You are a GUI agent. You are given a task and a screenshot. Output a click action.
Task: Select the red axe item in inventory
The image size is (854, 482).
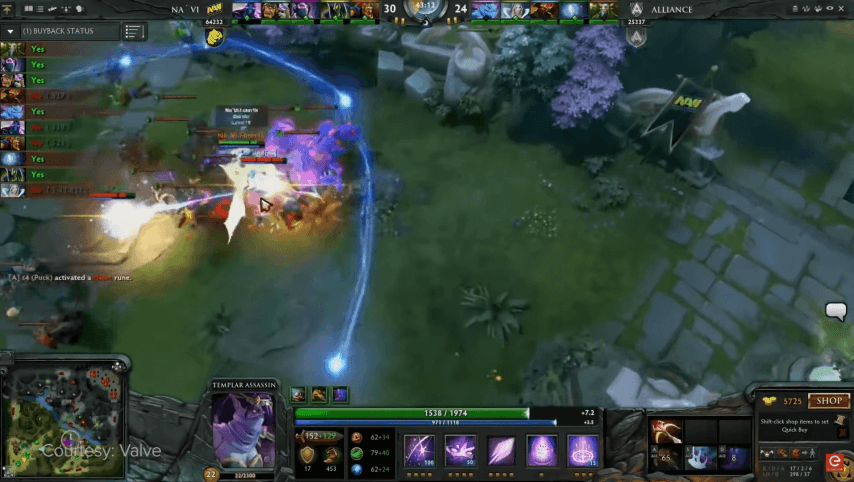[x=662, y=432]
